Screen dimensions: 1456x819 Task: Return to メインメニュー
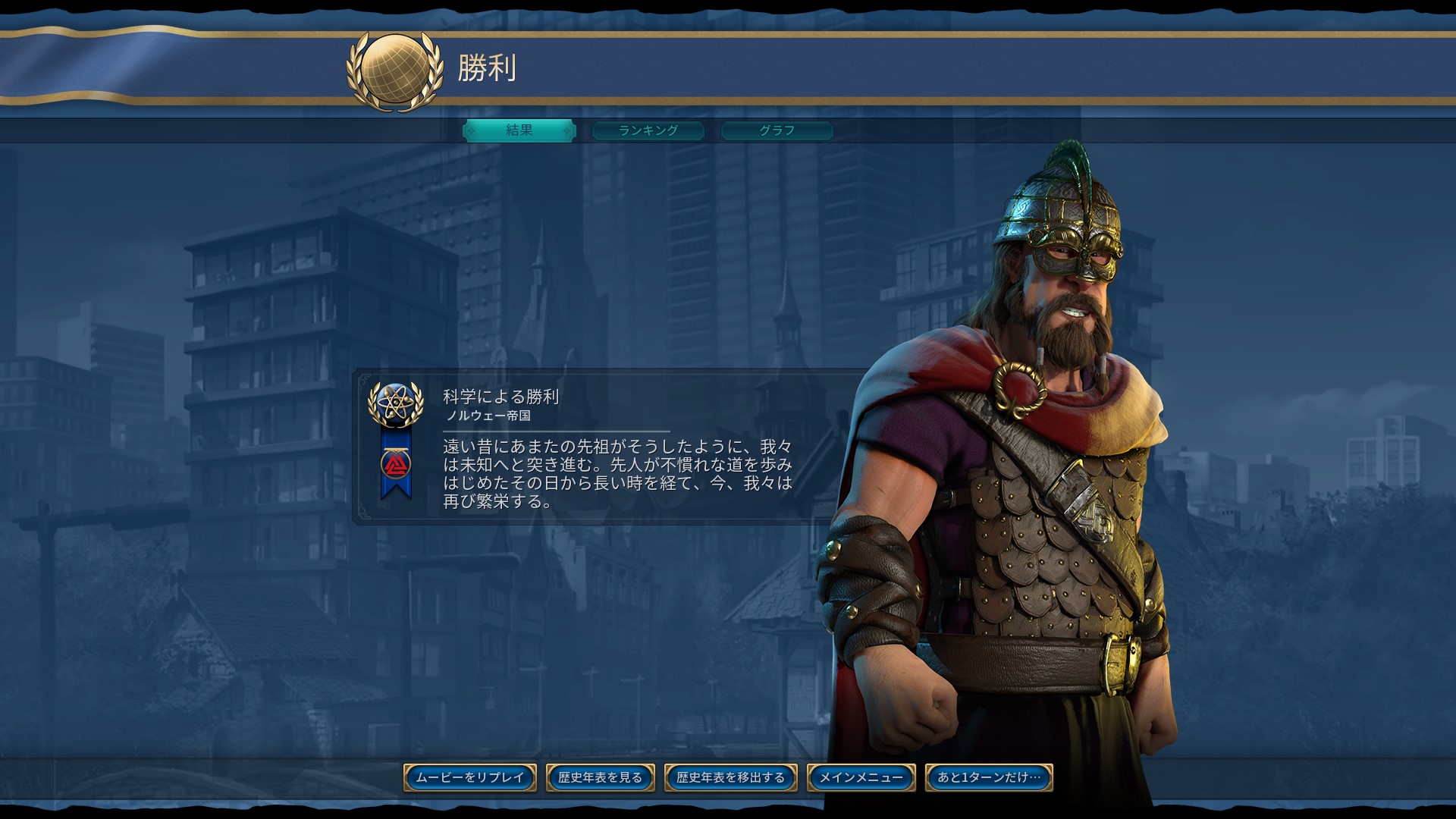861,777
